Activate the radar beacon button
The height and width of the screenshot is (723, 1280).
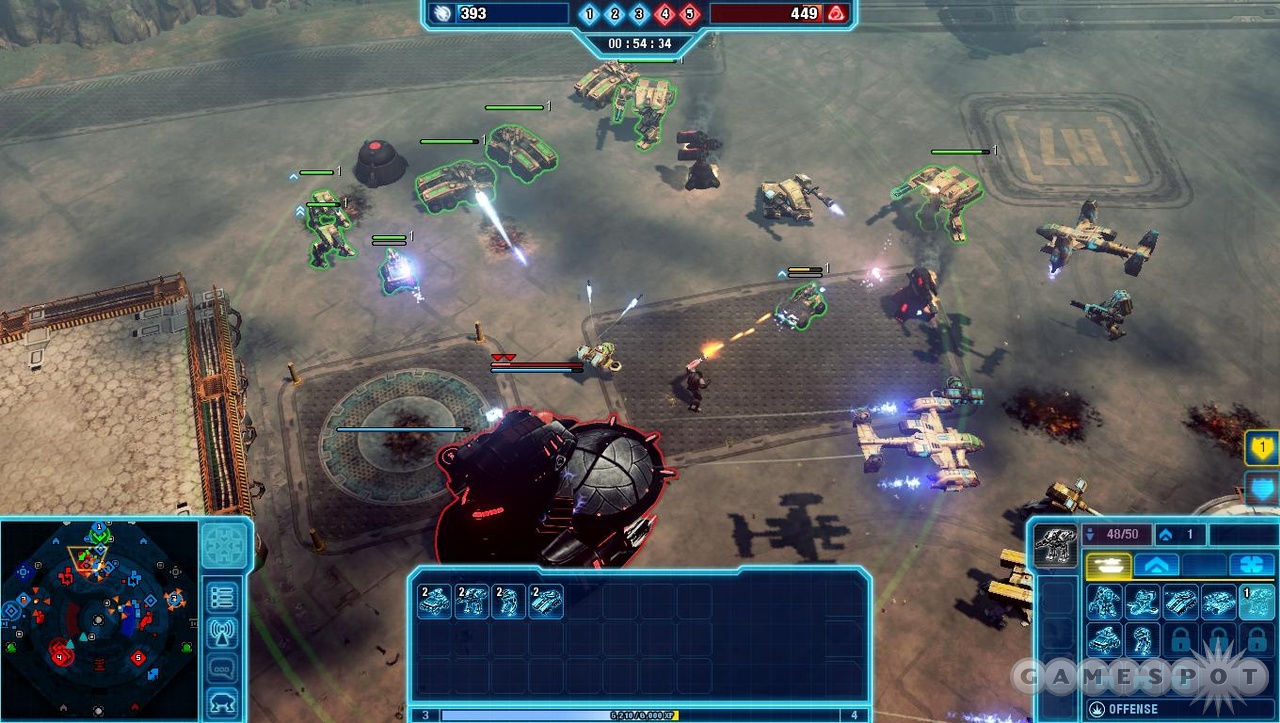click(x=222, y=632)
